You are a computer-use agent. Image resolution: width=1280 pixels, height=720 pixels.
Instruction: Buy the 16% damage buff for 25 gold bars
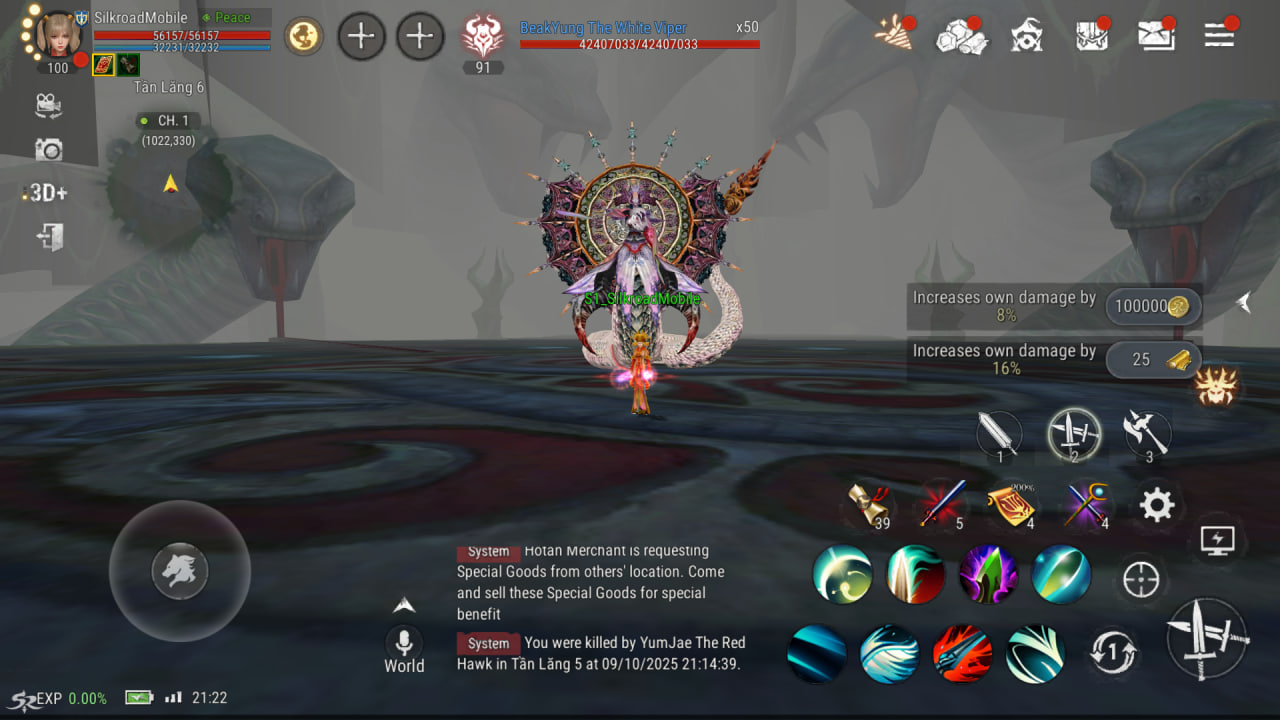click(x=1152, y=360)
